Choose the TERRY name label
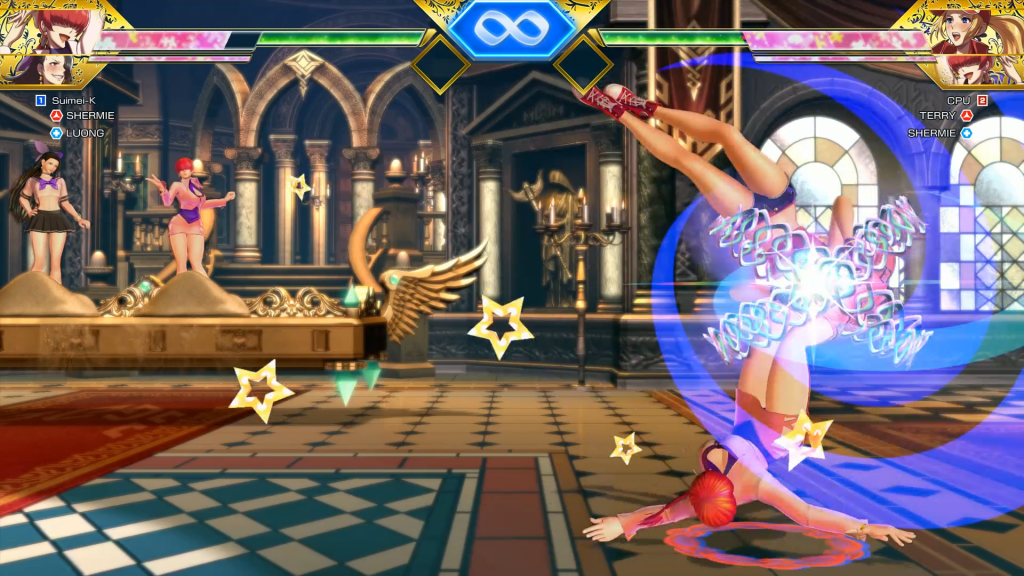The image size is (1024, 576). point(938,116)
